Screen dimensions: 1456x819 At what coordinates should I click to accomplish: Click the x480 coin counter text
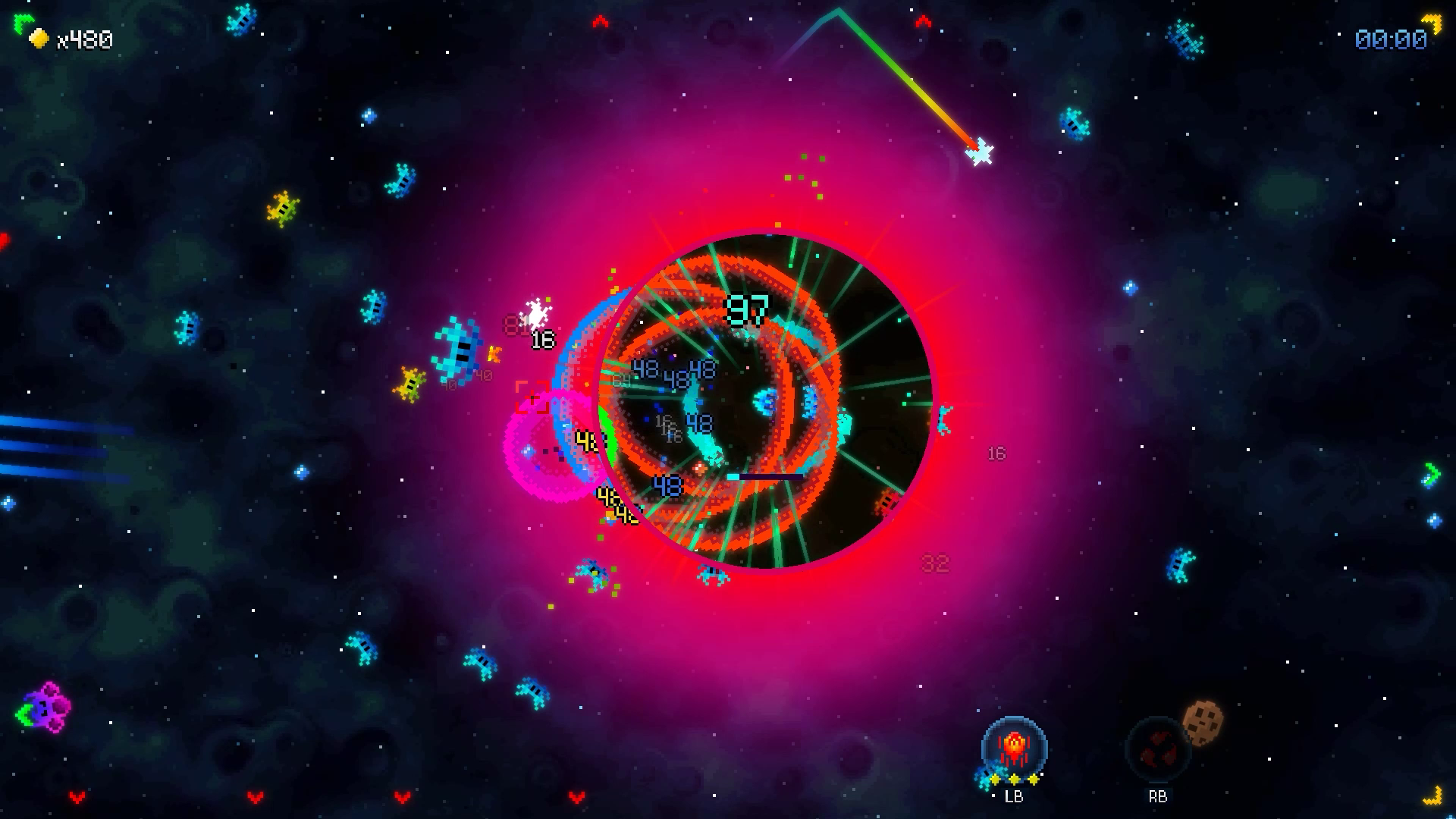83,39
